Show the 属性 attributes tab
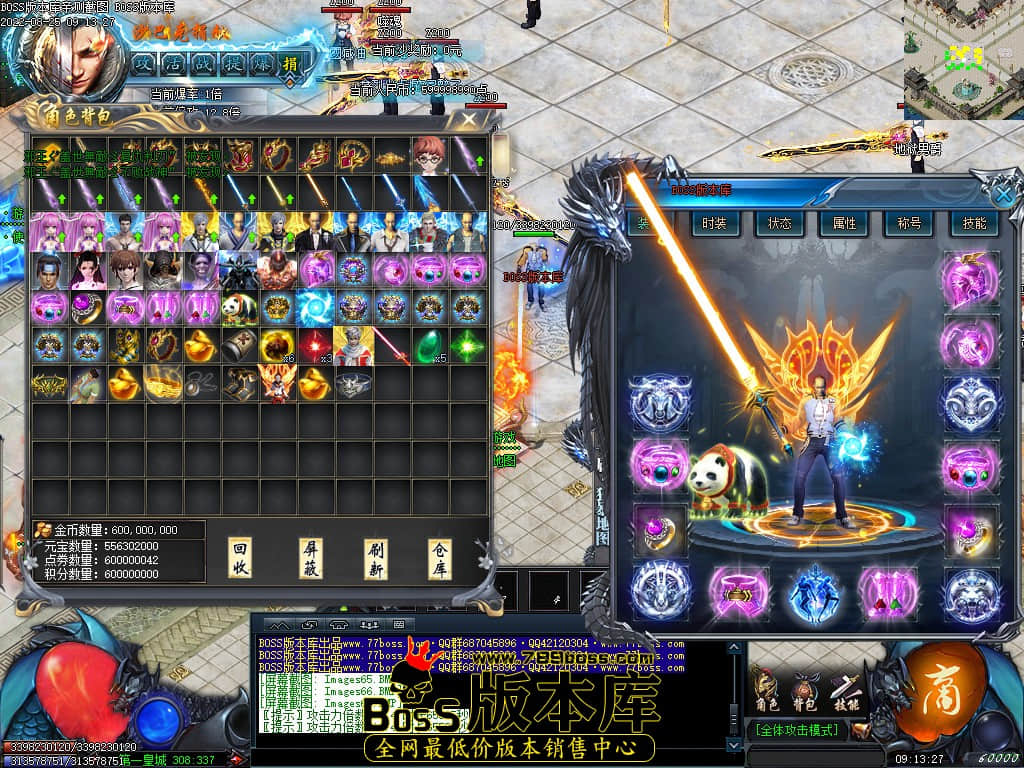This screenshot has width=1024, height=768. [844, 224]
